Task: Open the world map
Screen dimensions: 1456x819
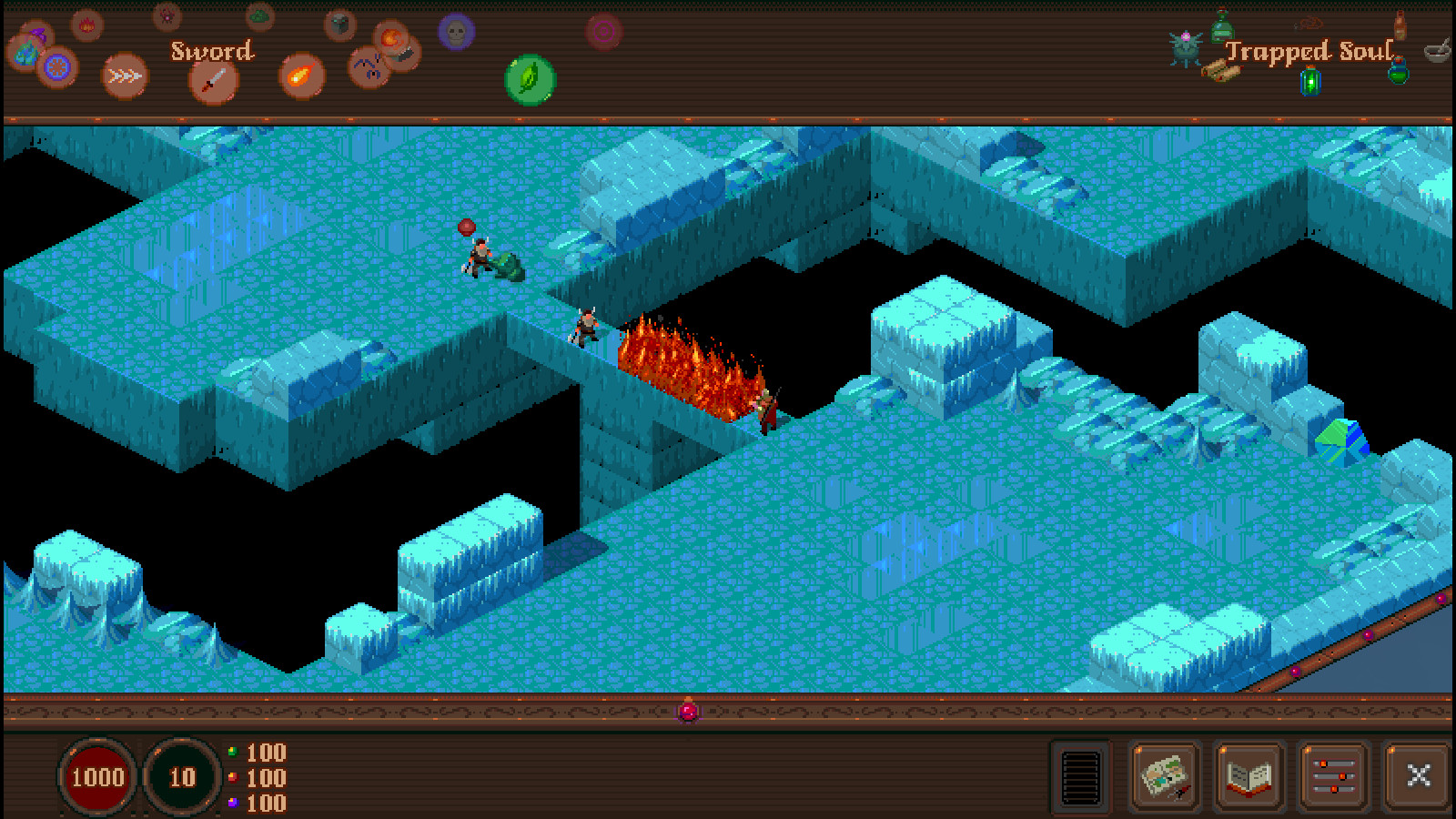Action: [x=1163, y=778]
